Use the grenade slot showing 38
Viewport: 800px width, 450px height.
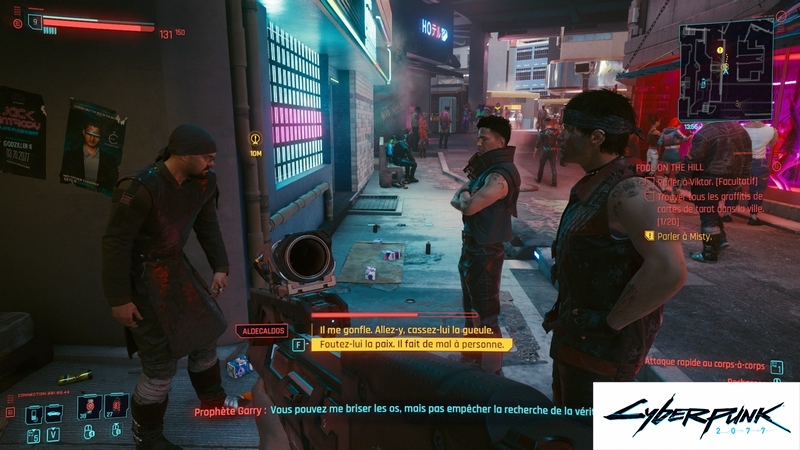(x=88, y=407)
